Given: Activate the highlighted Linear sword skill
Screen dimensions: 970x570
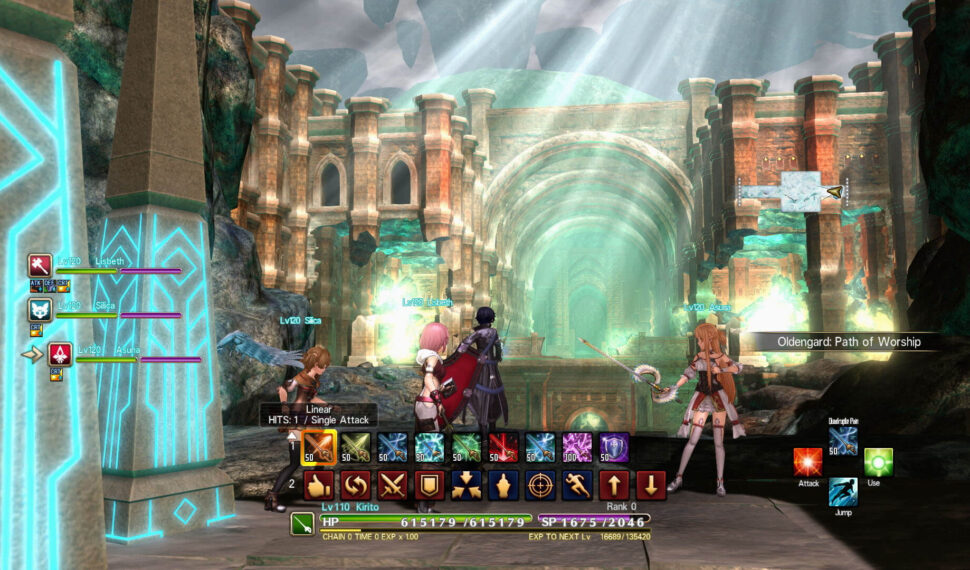Looking at the screenshot, I should click(318, 447).
